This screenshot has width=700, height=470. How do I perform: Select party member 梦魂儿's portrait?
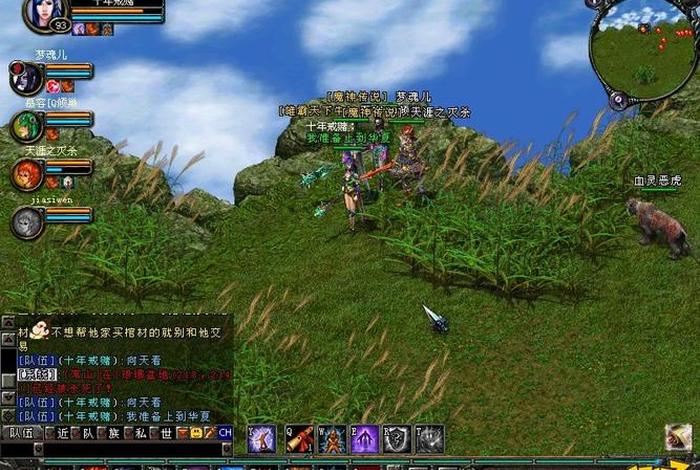click(x=25, y=77)
